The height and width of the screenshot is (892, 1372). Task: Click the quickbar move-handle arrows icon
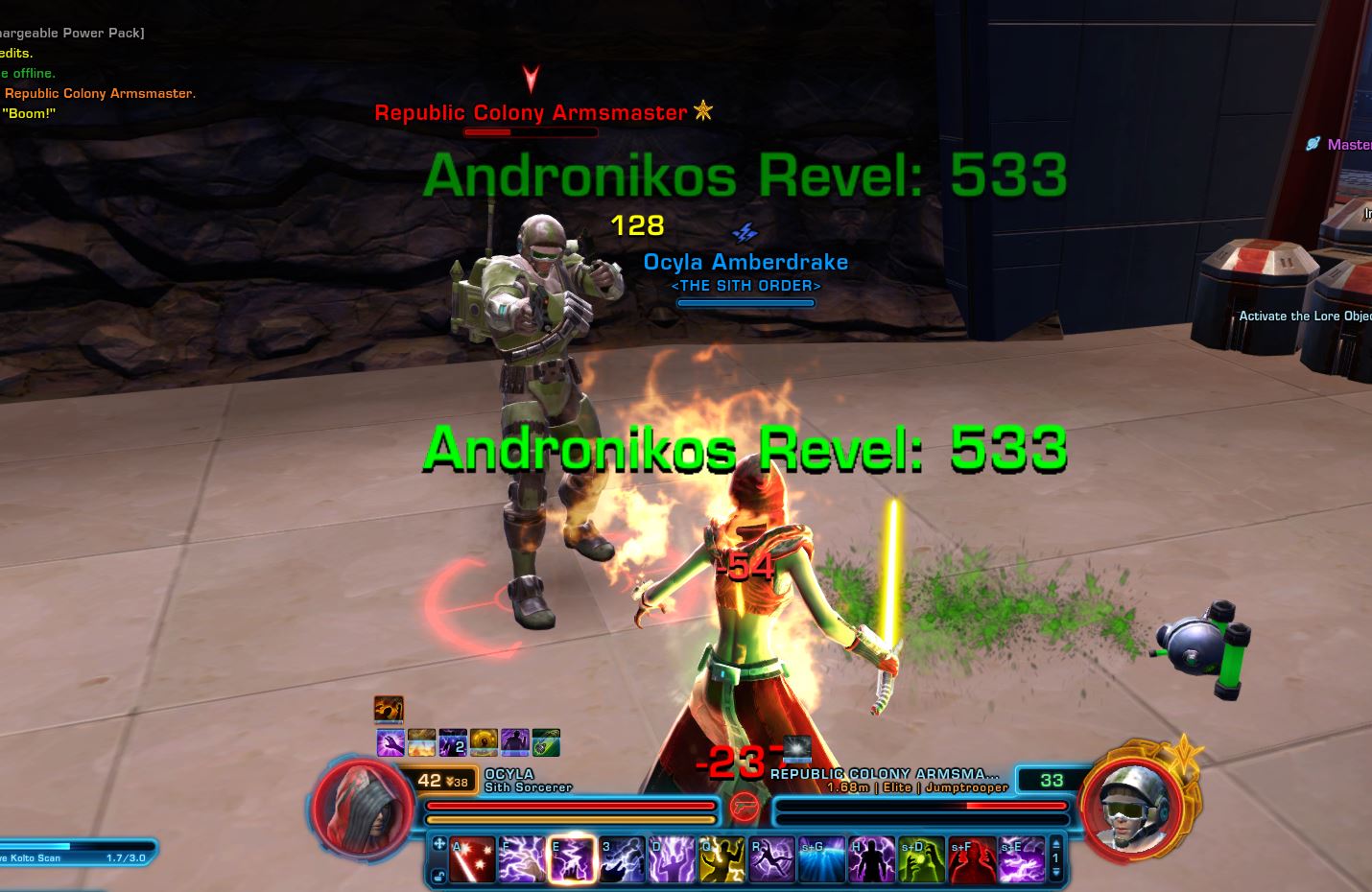438,844
